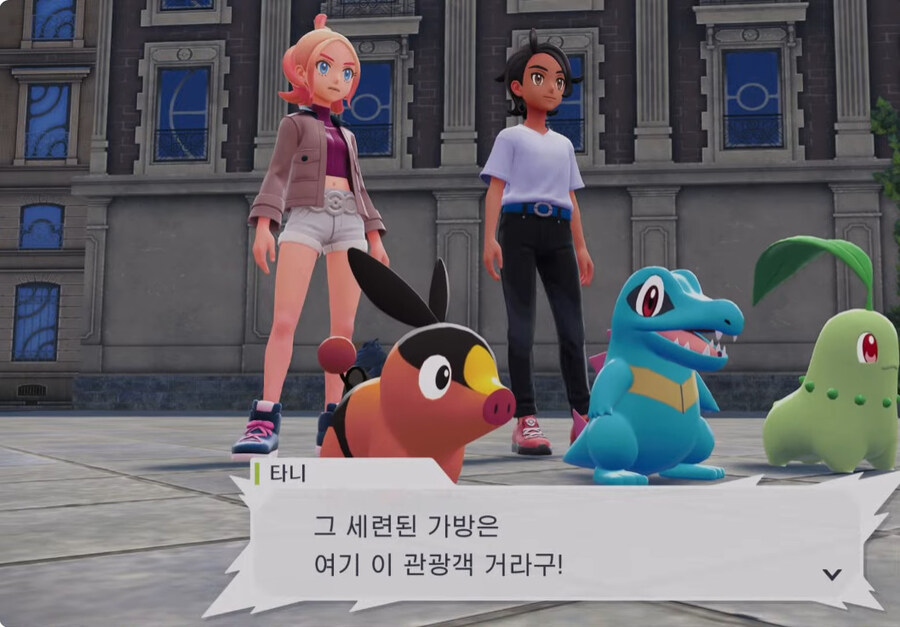Advance dialogue with the down arrow indicator
900x627 pixels.
point(831,574)
